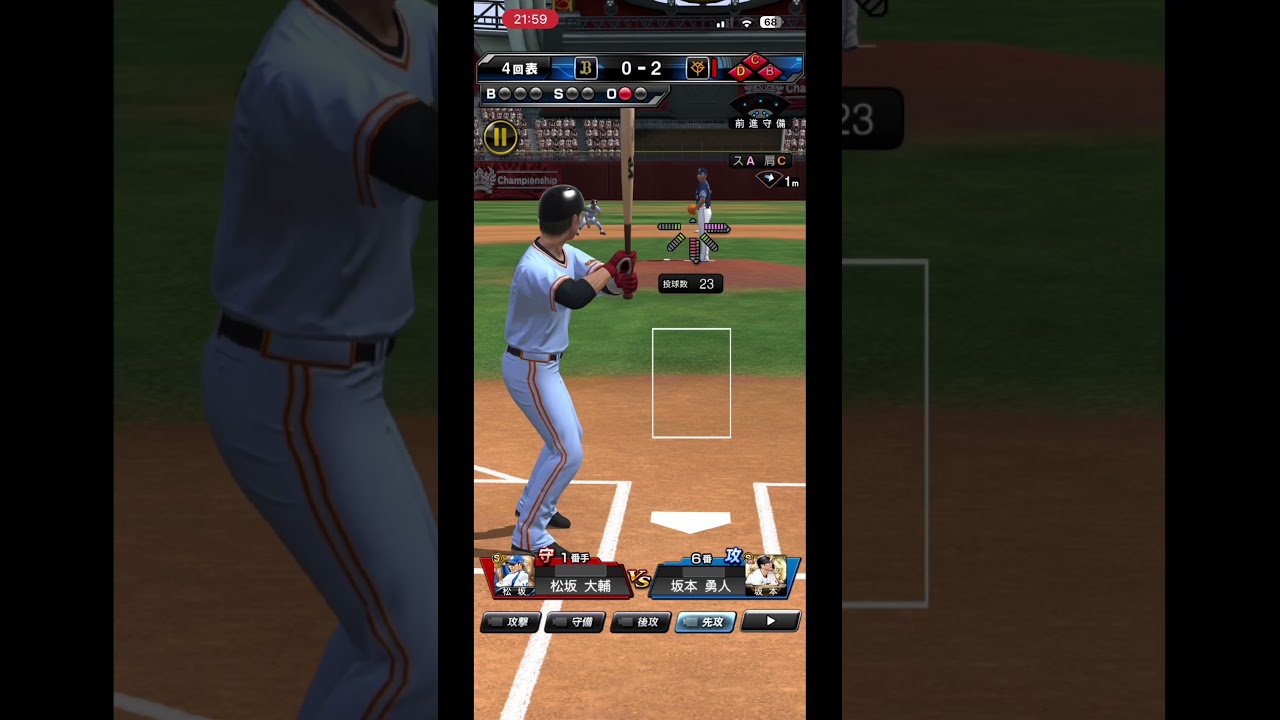The image size is (1280, 720).
Task: Choose the 後攻 camera button
Action: pyautogui.click(x=640, y=622)
